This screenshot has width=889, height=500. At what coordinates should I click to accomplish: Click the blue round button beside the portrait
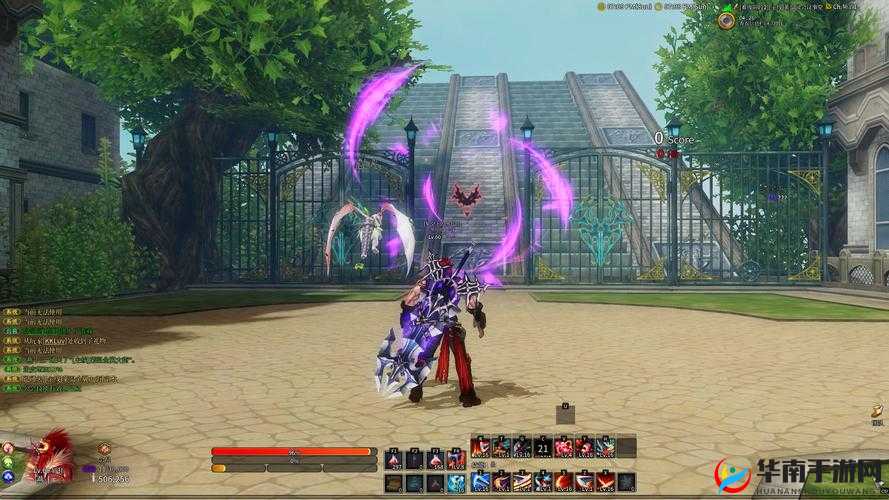8,476
